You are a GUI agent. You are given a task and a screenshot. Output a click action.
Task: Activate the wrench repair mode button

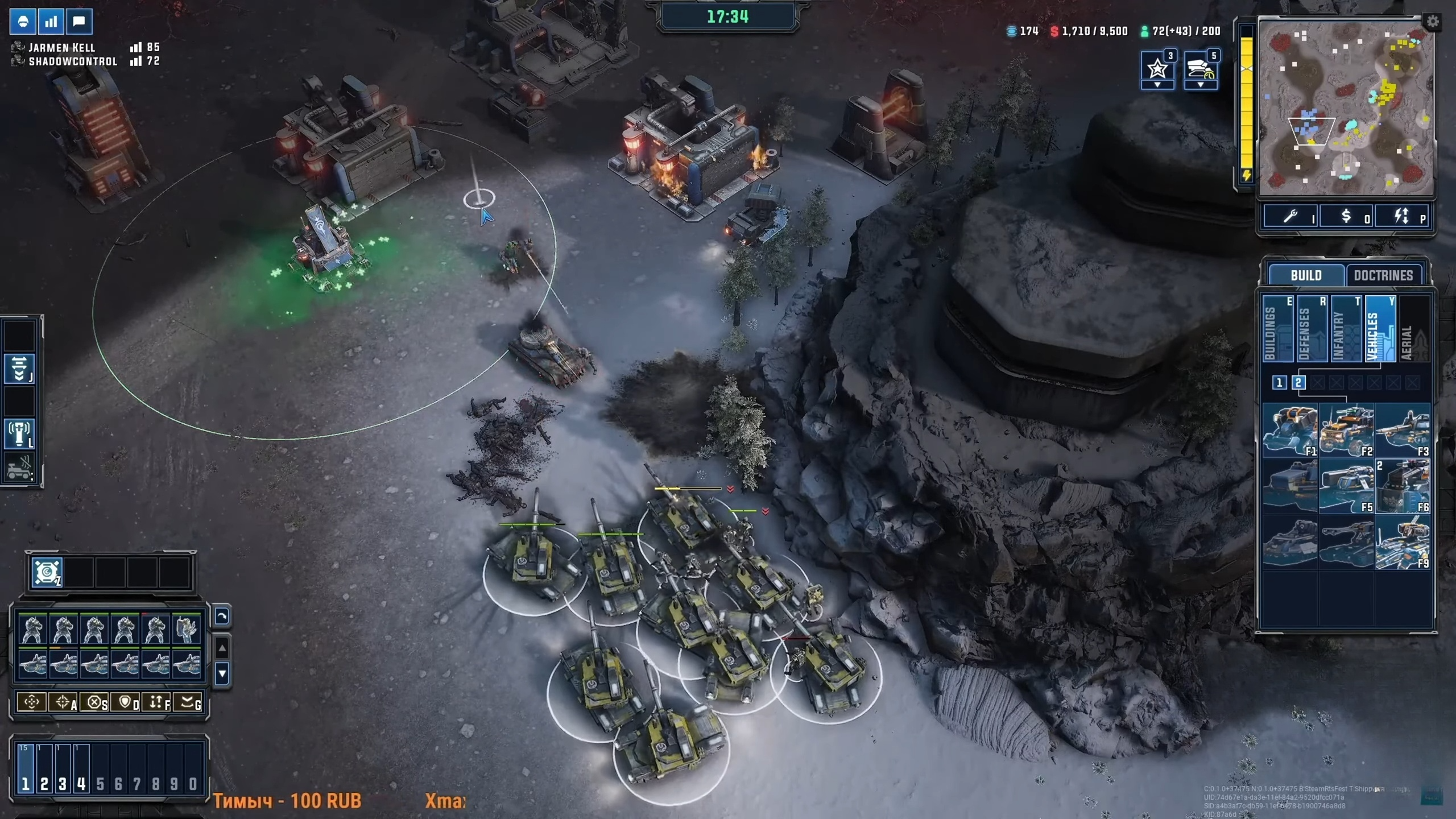(x=1290, y=216)
